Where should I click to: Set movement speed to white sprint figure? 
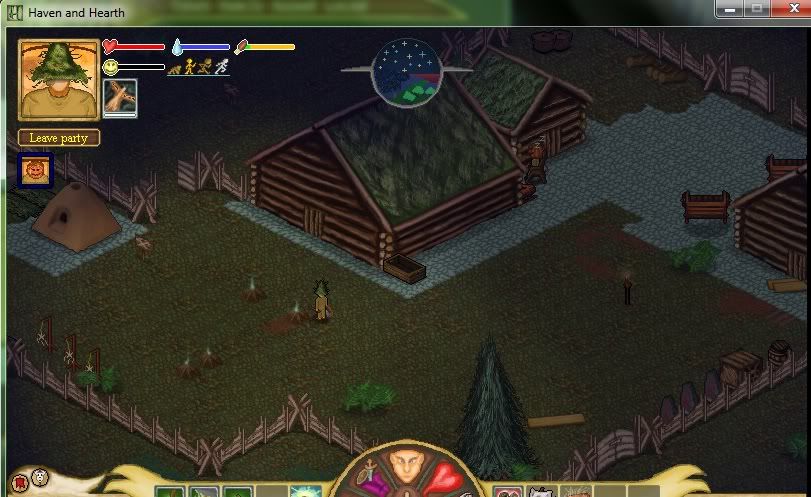click(221, 68)
